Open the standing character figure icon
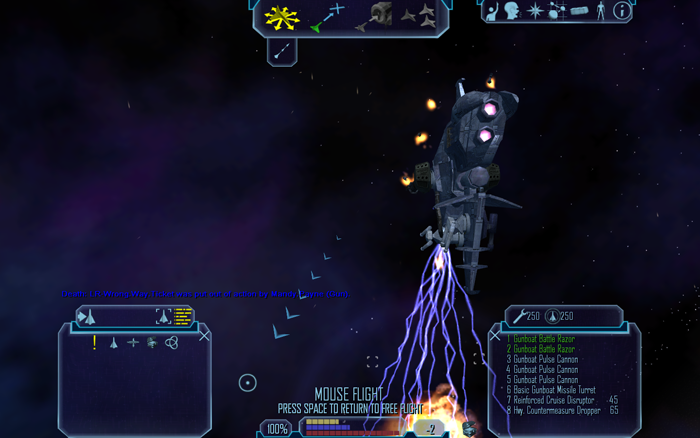The image size is (700, 438). point(600,11)
